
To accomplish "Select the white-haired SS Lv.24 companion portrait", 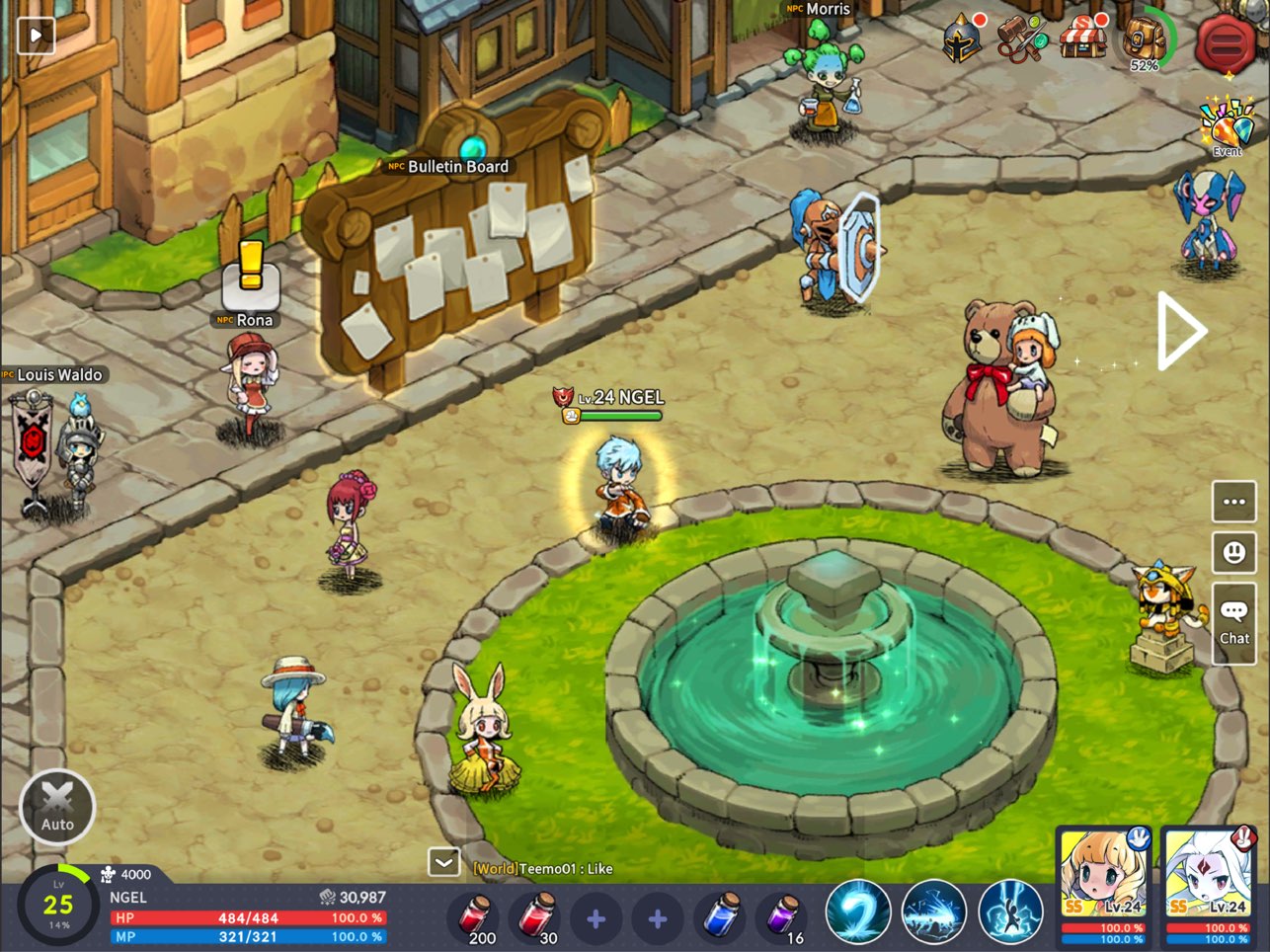I will 1208,883.
